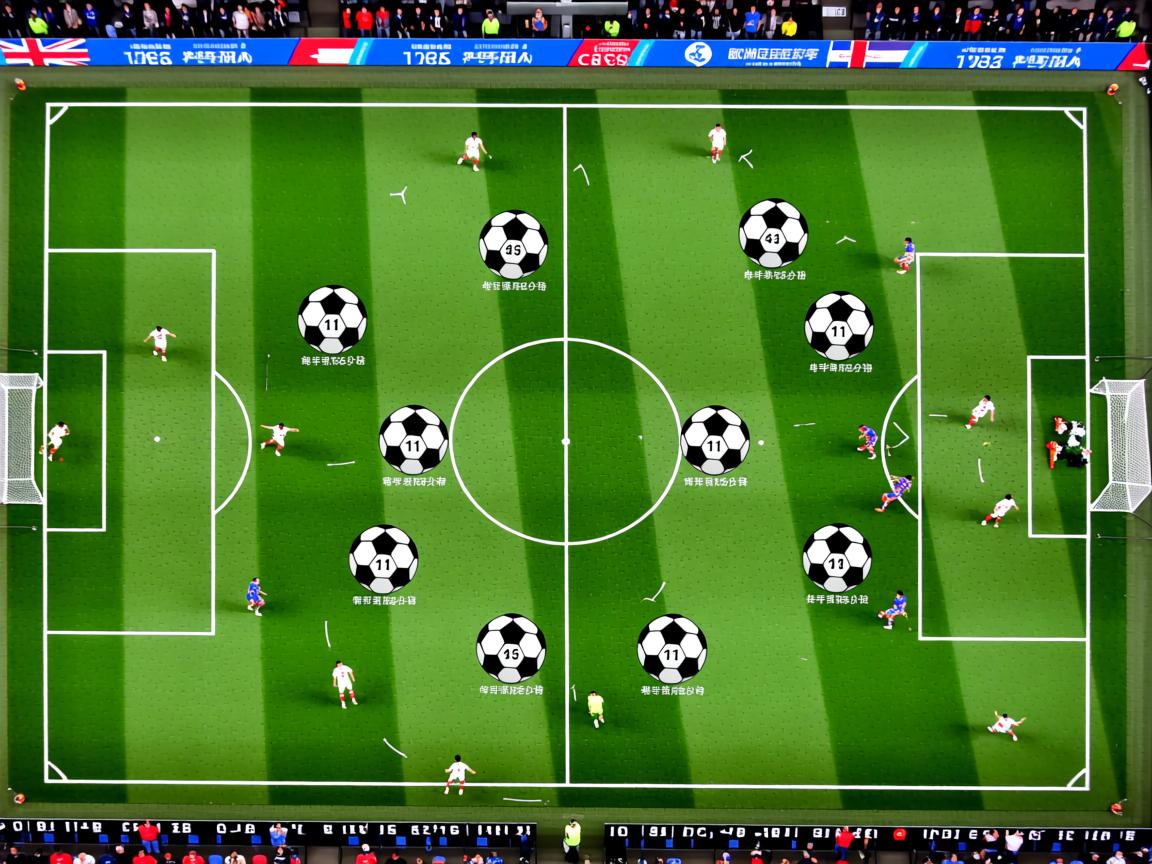1152x864 pixels.
Task: Choose the ball marker numbered 15
Action: (x=511, y=648)
